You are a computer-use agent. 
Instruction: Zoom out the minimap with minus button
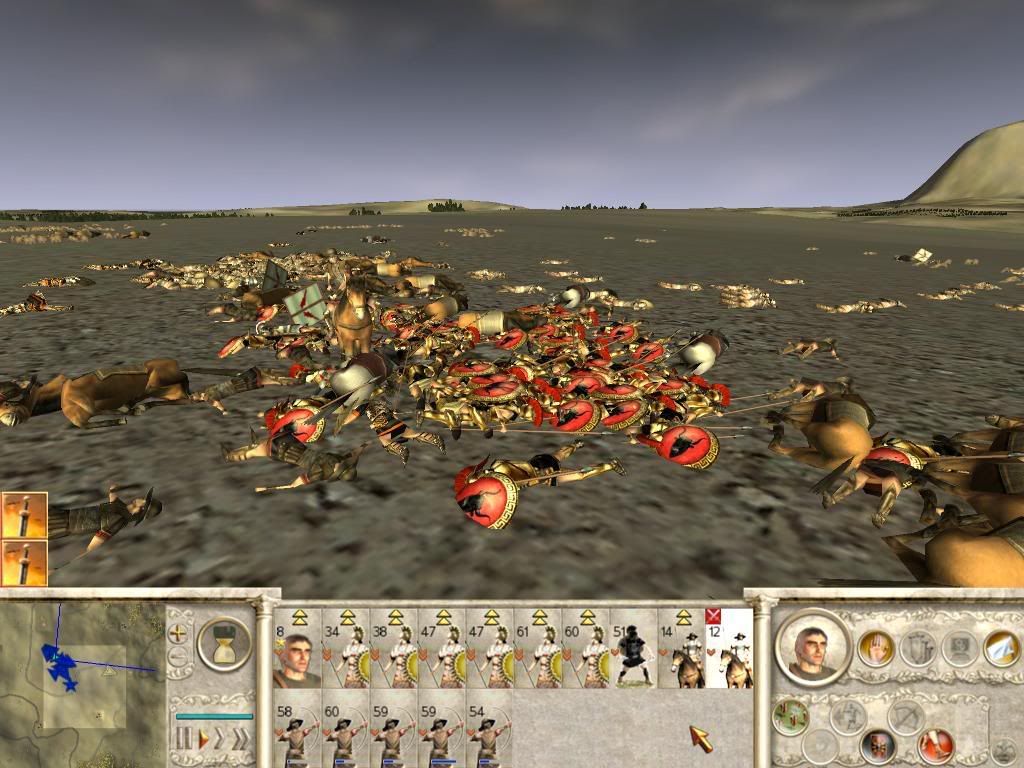178,656
